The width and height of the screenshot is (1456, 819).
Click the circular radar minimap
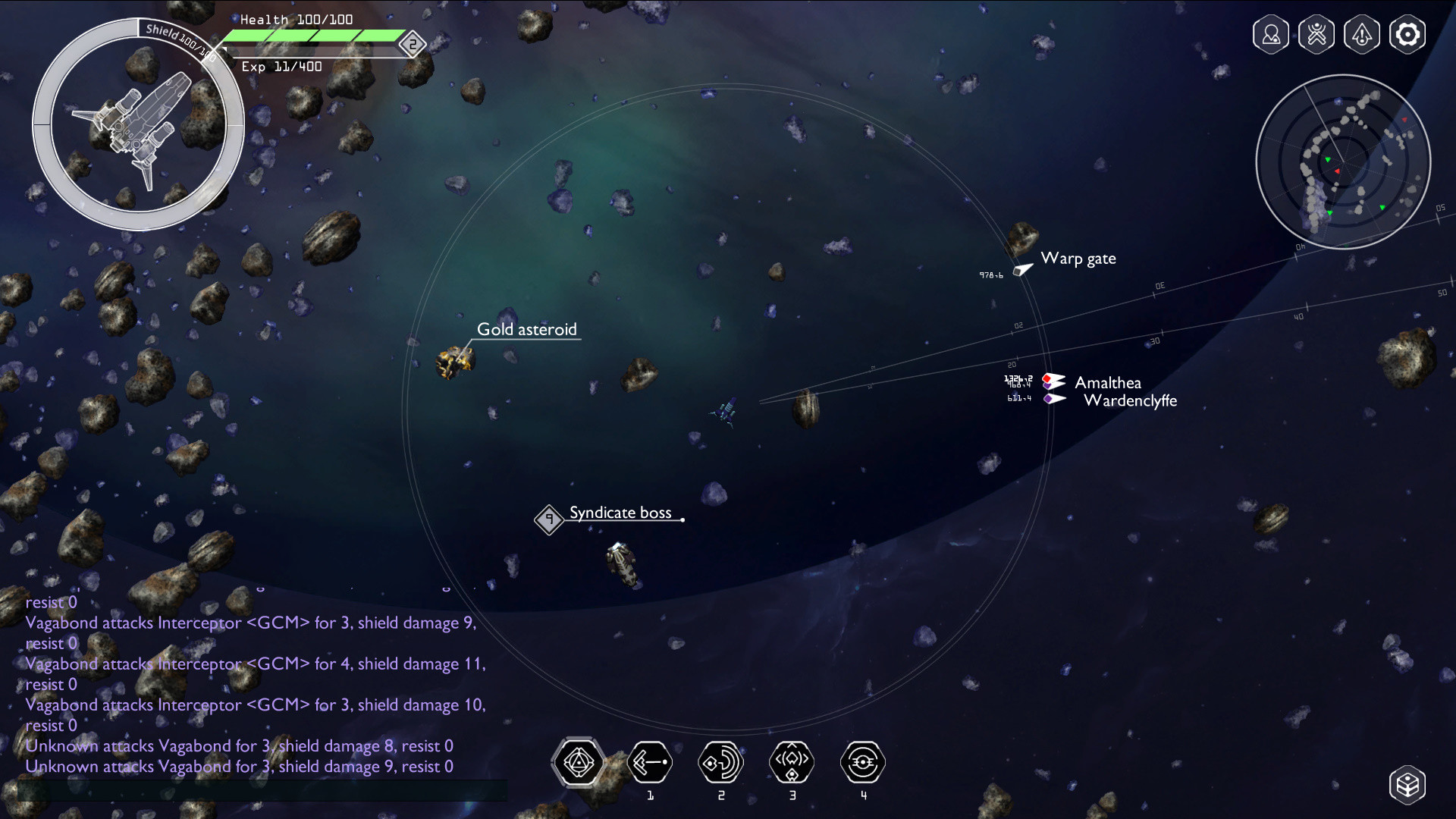click(x=1343, y=162)
